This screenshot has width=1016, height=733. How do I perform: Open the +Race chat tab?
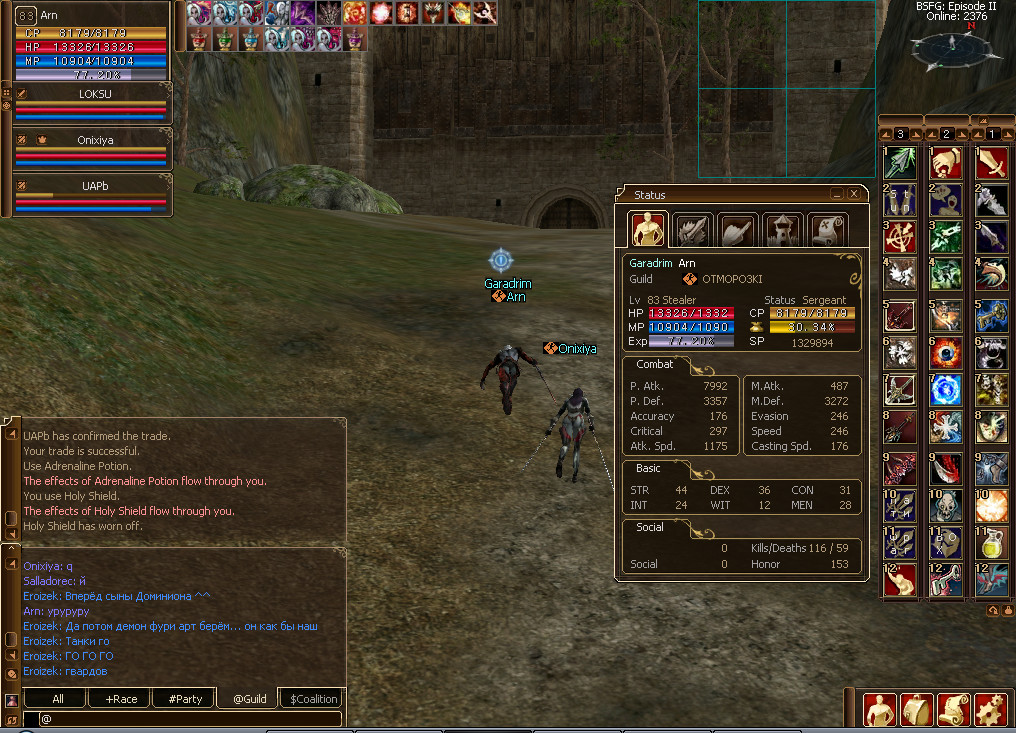(120, 699)
